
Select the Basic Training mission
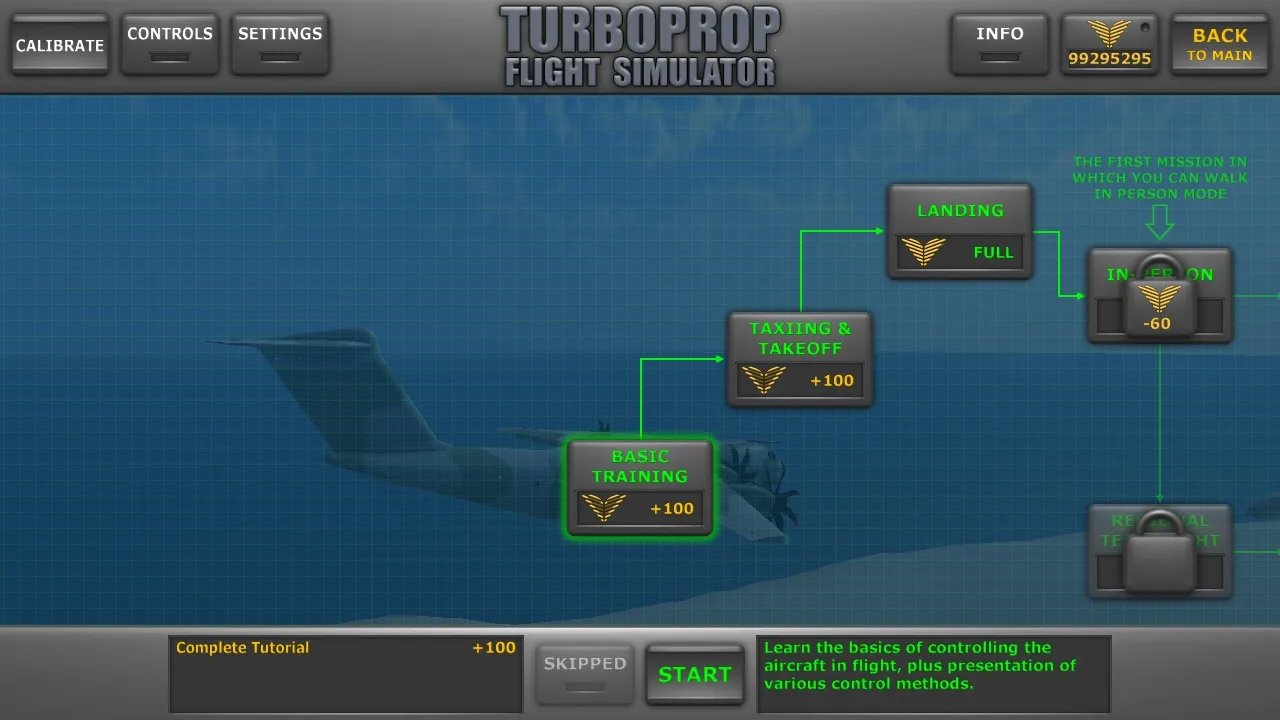click(x=640, y=487)
